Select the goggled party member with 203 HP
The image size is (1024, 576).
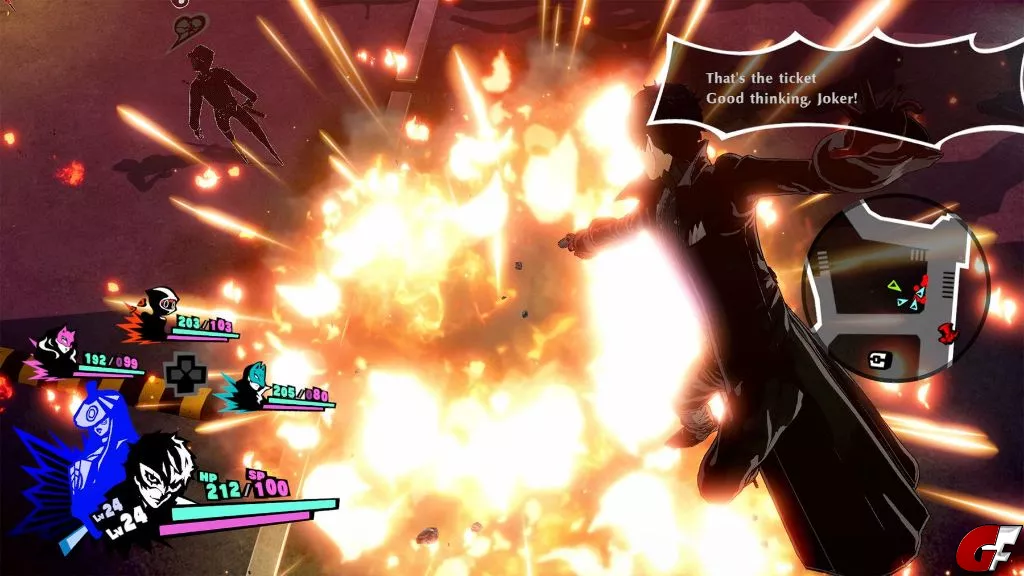156,305
